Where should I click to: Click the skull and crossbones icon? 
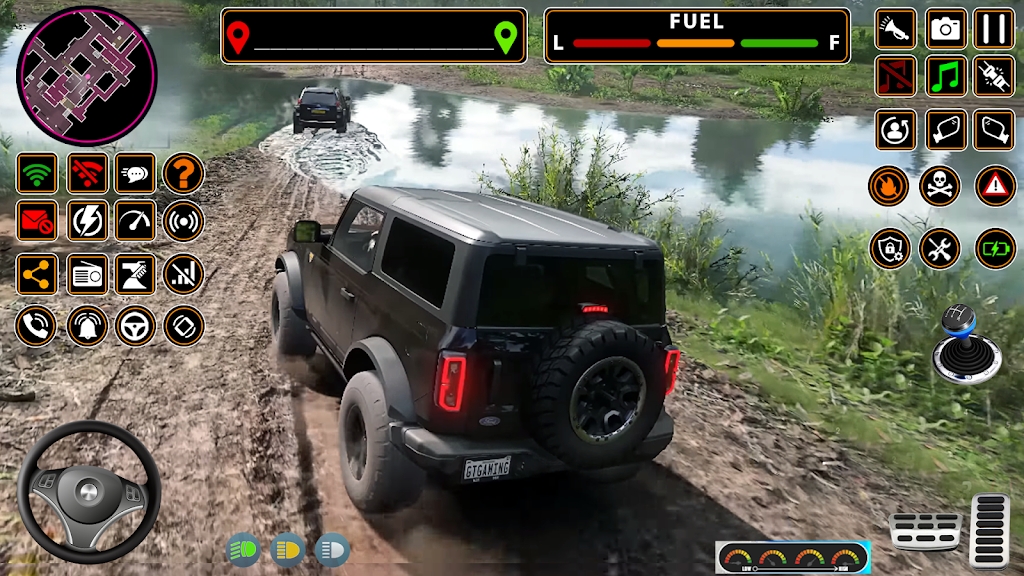(x=940, y=185)
